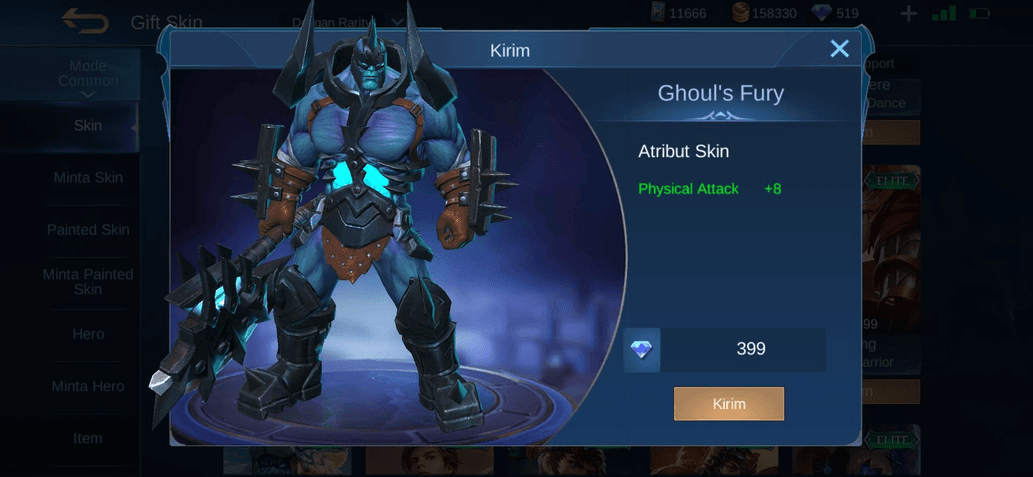This screenshot has width=1033, height=477.
Task: Select the Skin tab in sidebar
Action: (88, 126)
